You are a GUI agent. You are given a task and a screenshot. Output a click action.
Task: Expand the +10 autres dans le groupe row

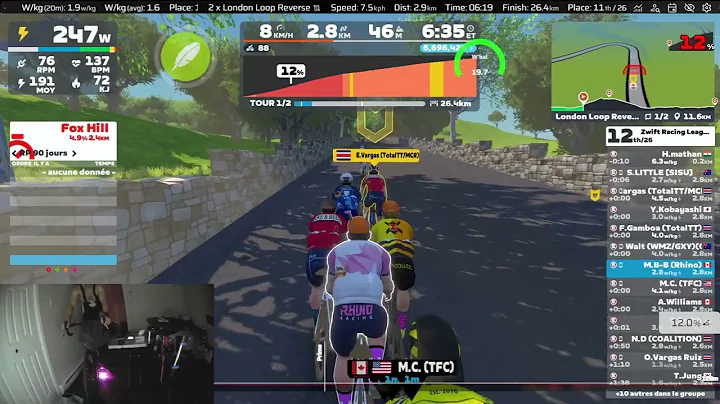click(x=662, y=395)
